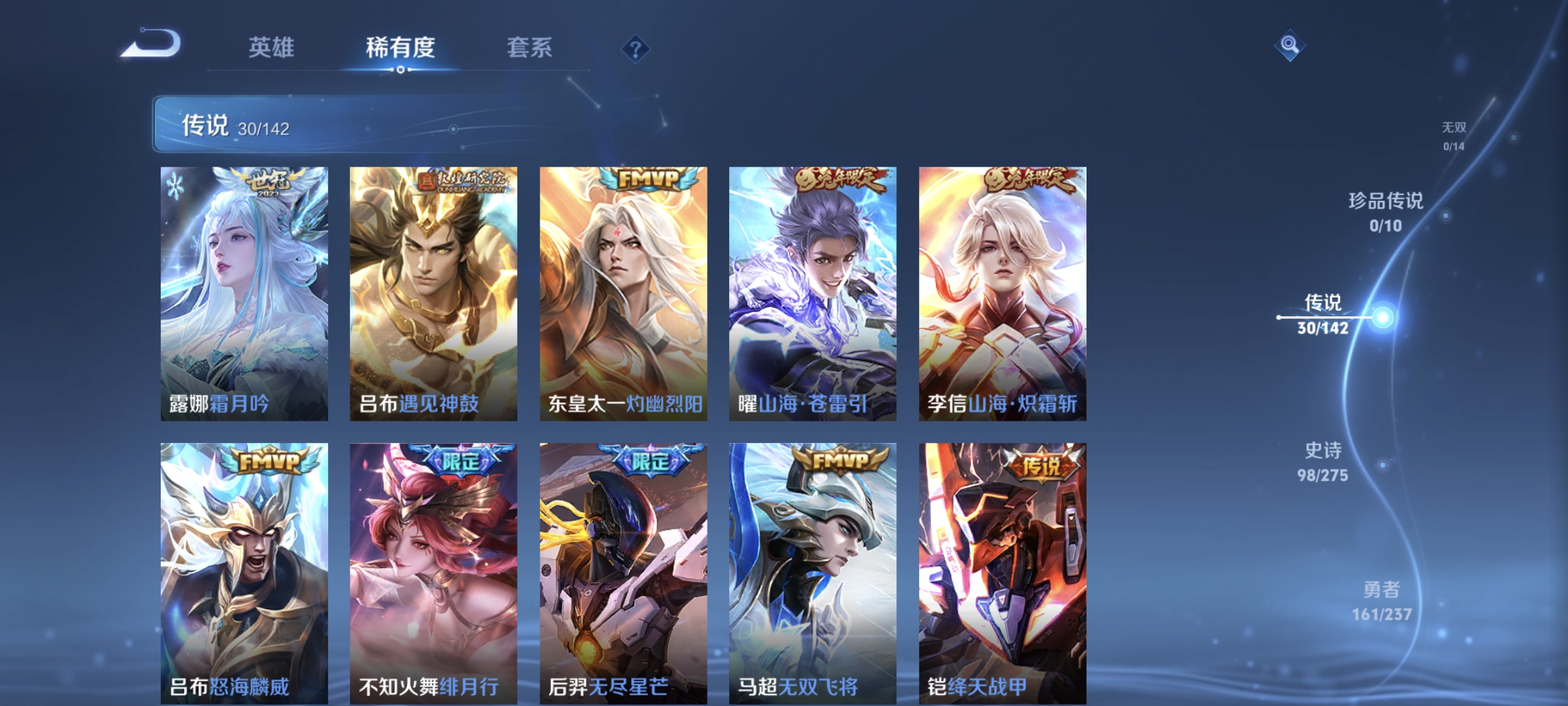Viewport: 1568px width, 706px height.
Task: Click the help question mark icon
Action: [x=635, y=50]
